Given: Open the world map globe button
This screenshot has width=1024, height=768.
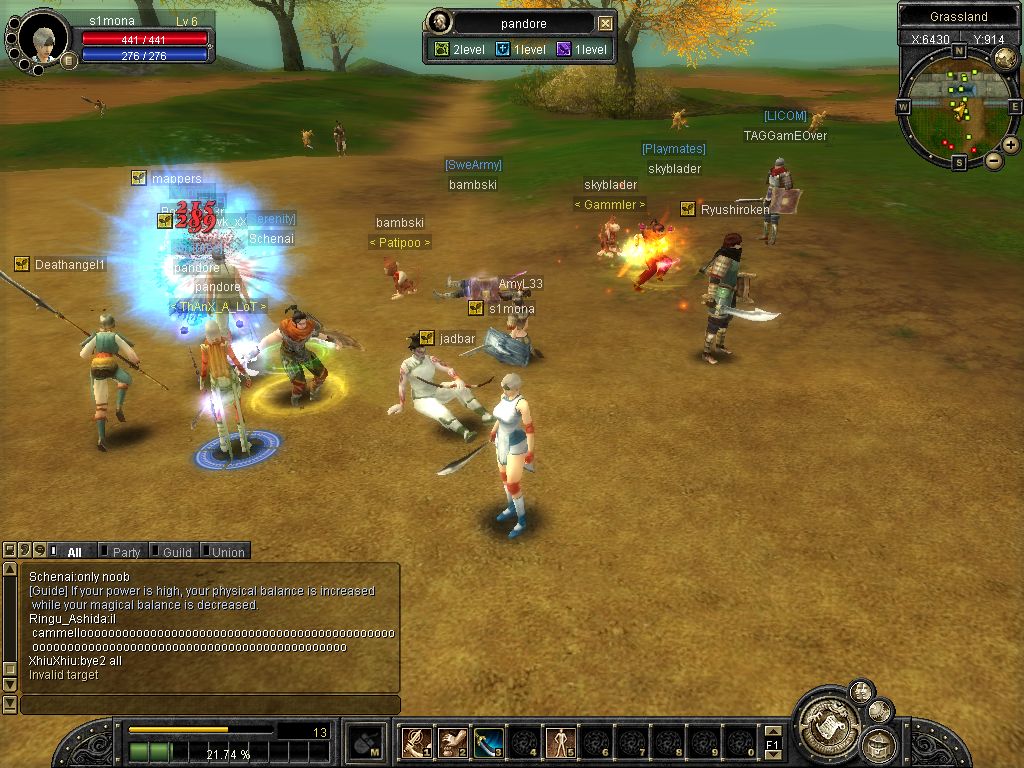Looking at the screenshot, I should pos(1005,59).
